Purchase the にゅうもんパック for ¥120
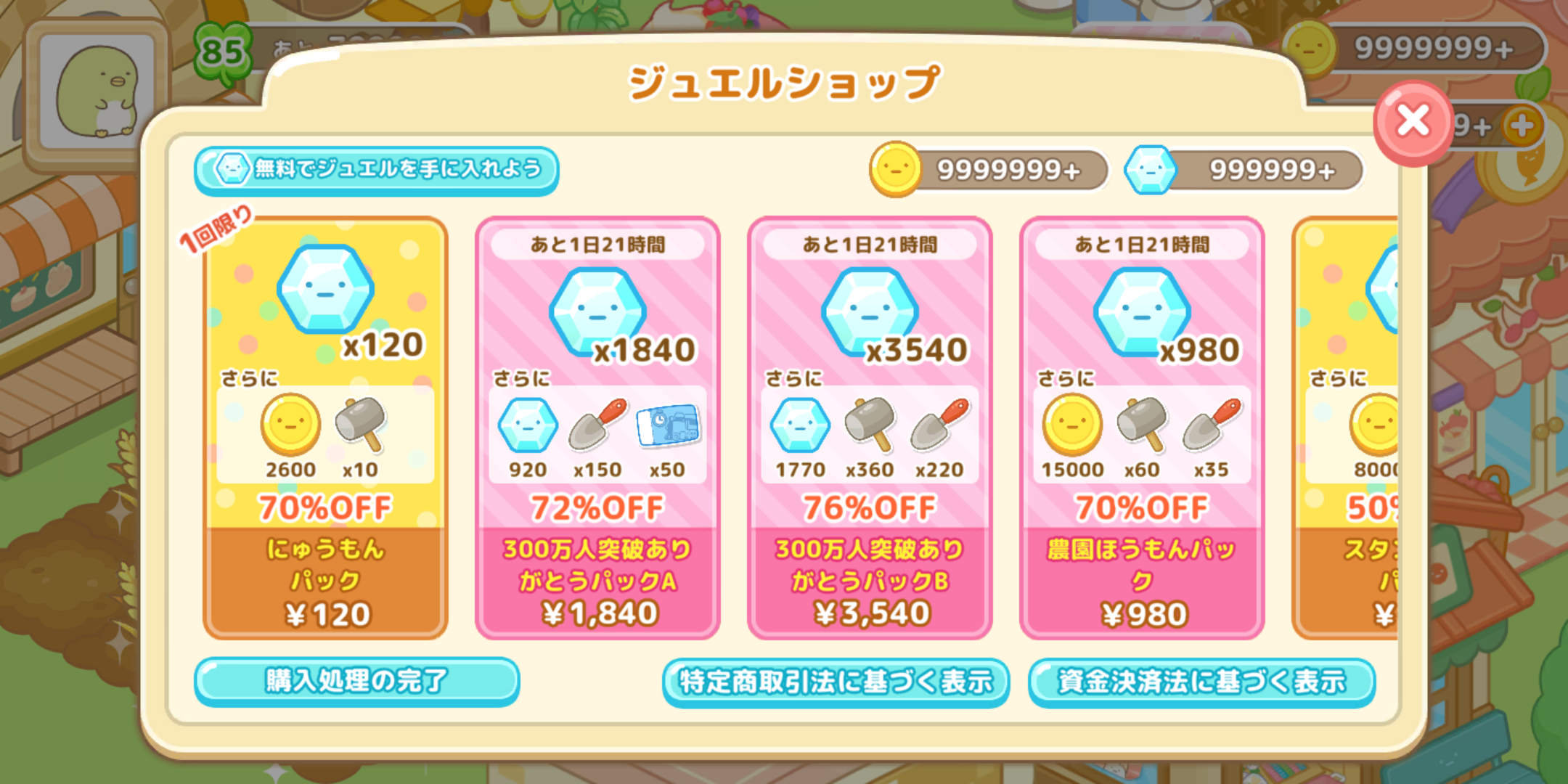This screenshot has height=784, width=1568. click(x=324, y=613)
